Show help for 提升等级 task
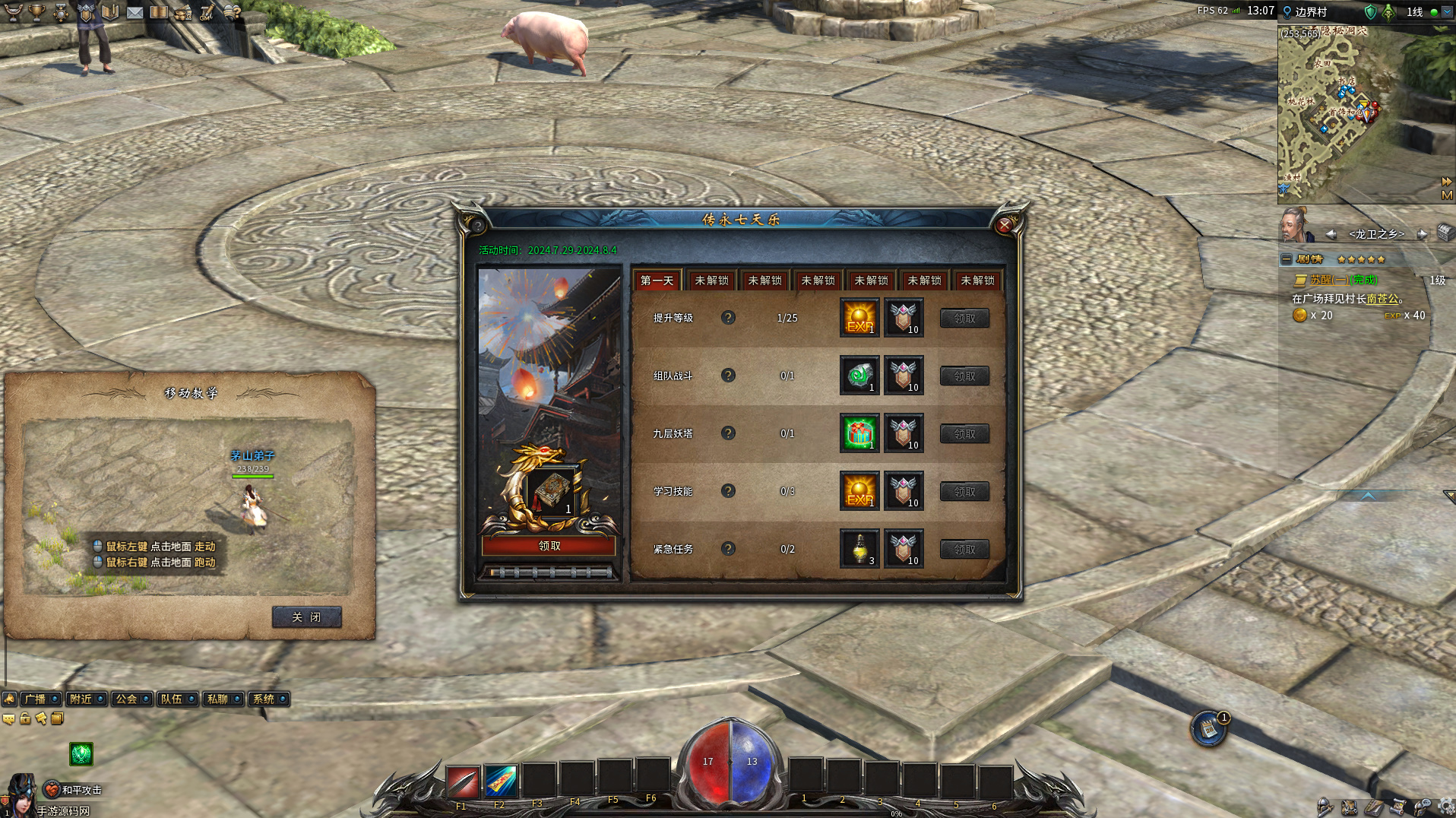 728,318
